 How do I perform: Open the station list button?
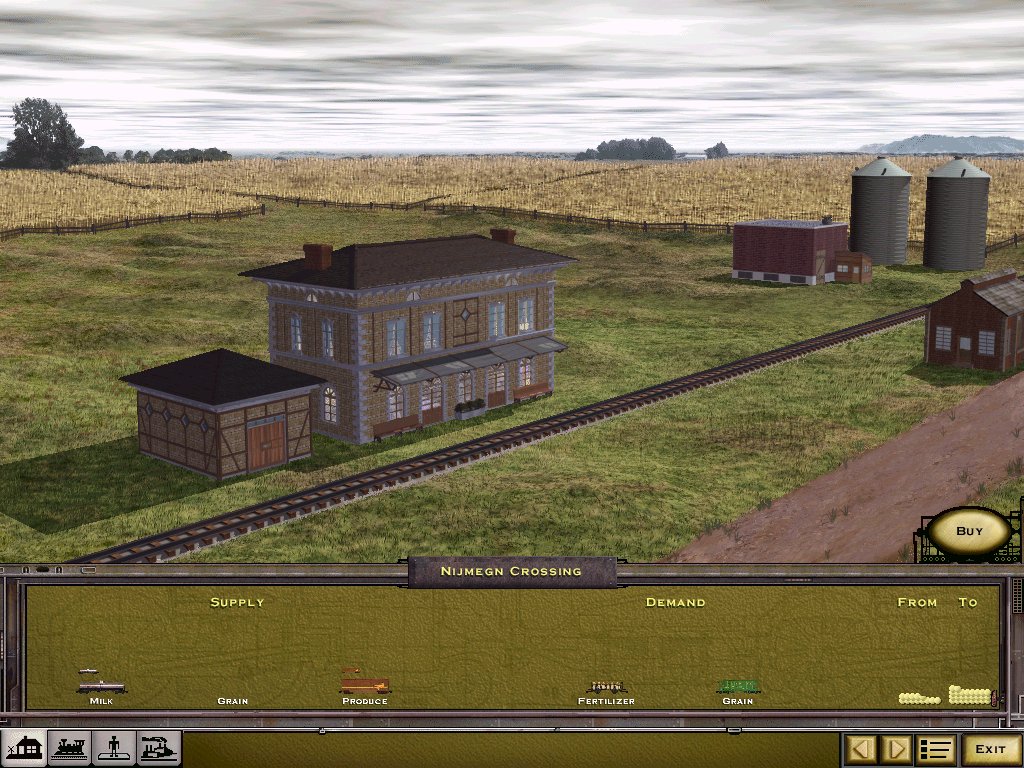936,749
